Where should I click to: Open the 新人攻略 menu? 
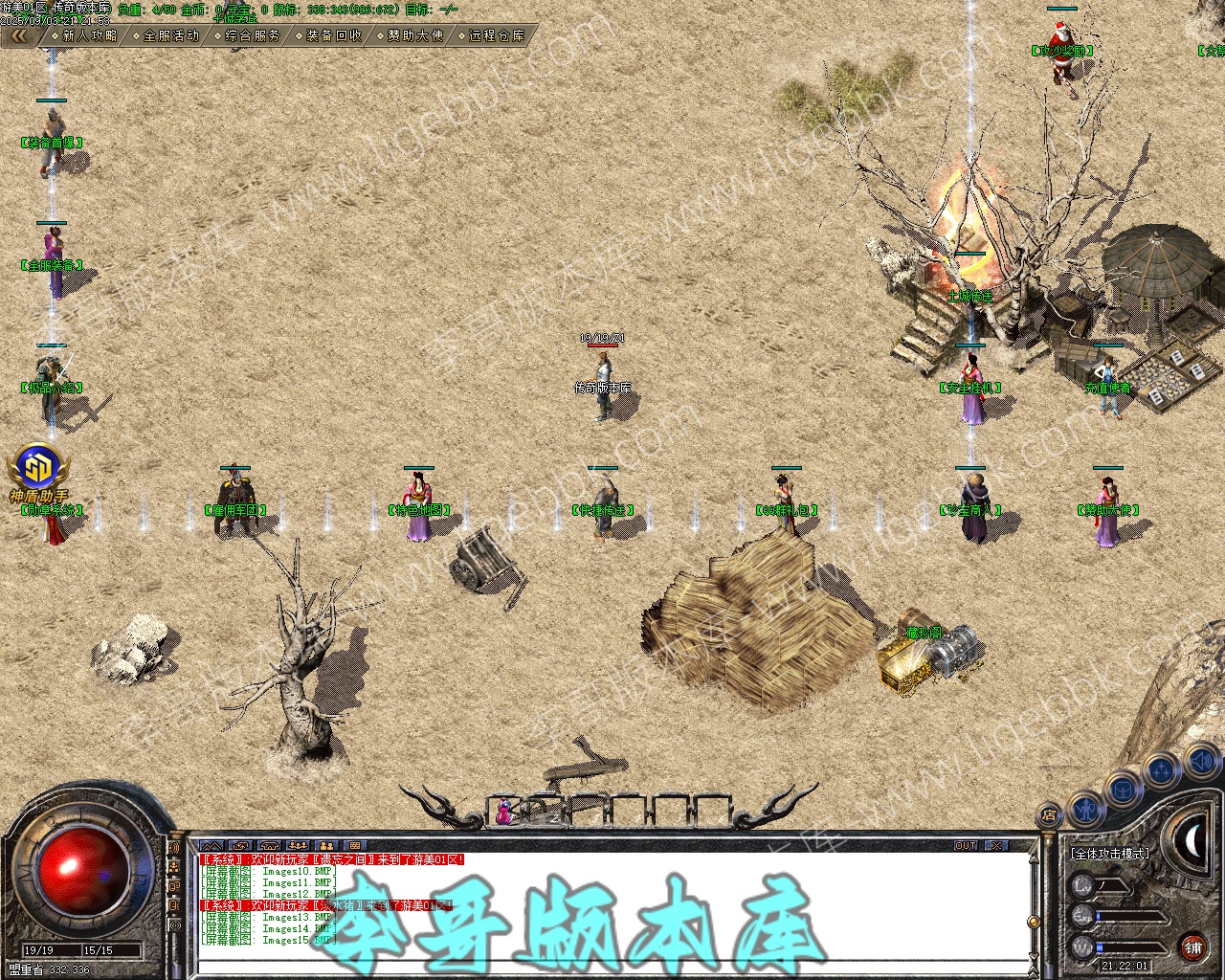click(x=88, y=35)
